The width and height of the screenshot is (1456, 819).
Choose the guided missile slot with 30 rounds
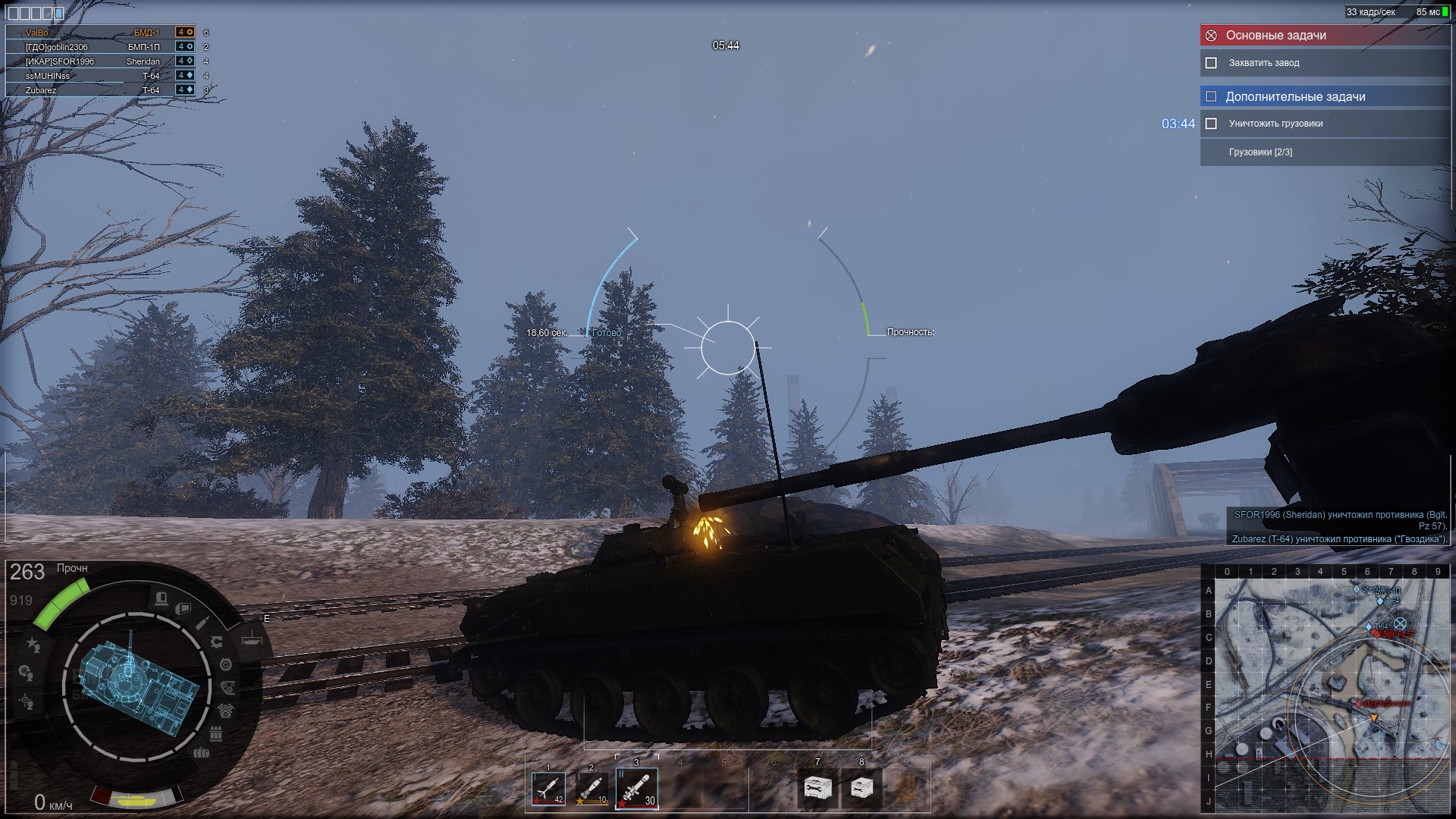635,789
